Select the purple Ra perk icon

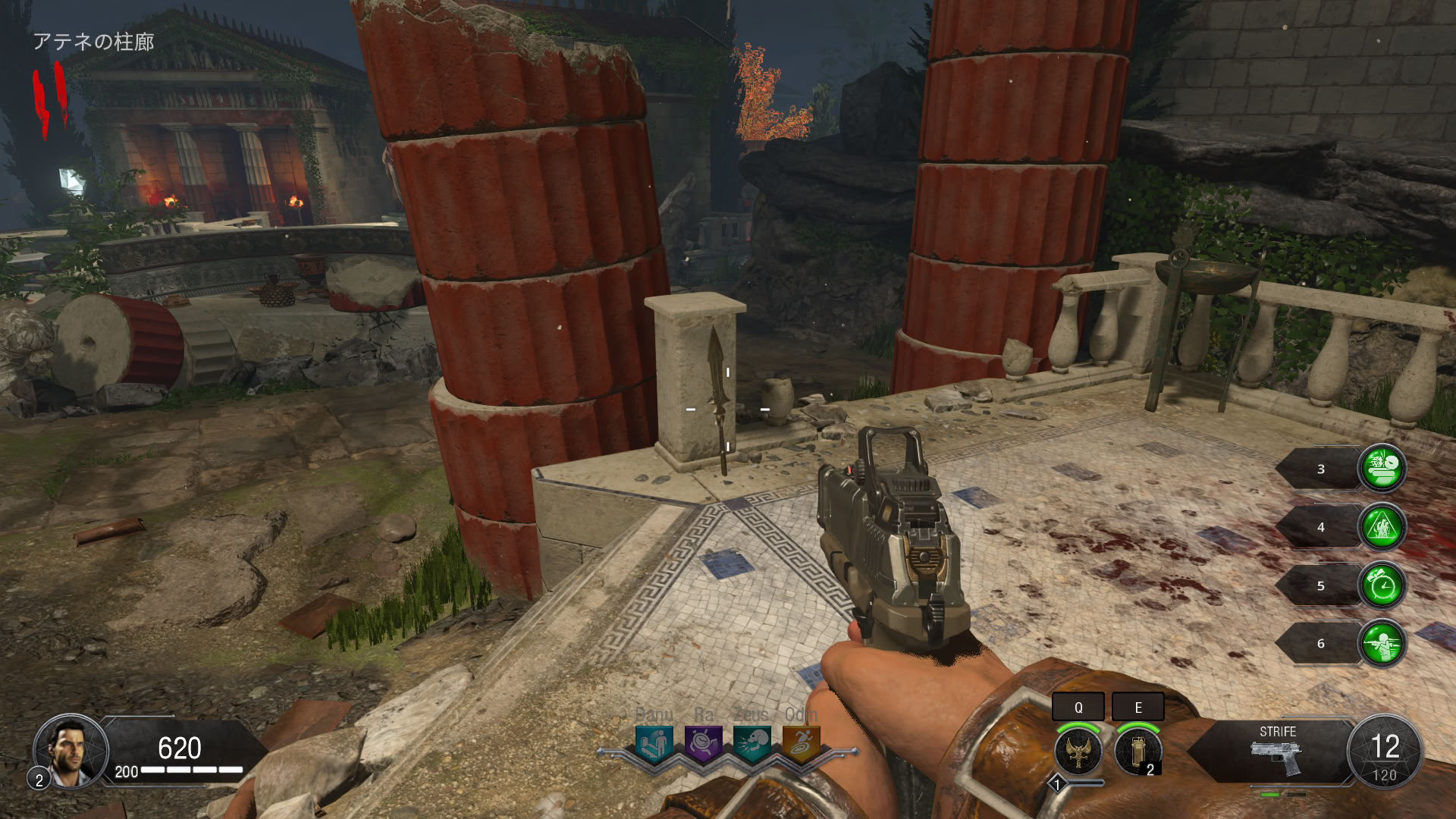point(703,744)
